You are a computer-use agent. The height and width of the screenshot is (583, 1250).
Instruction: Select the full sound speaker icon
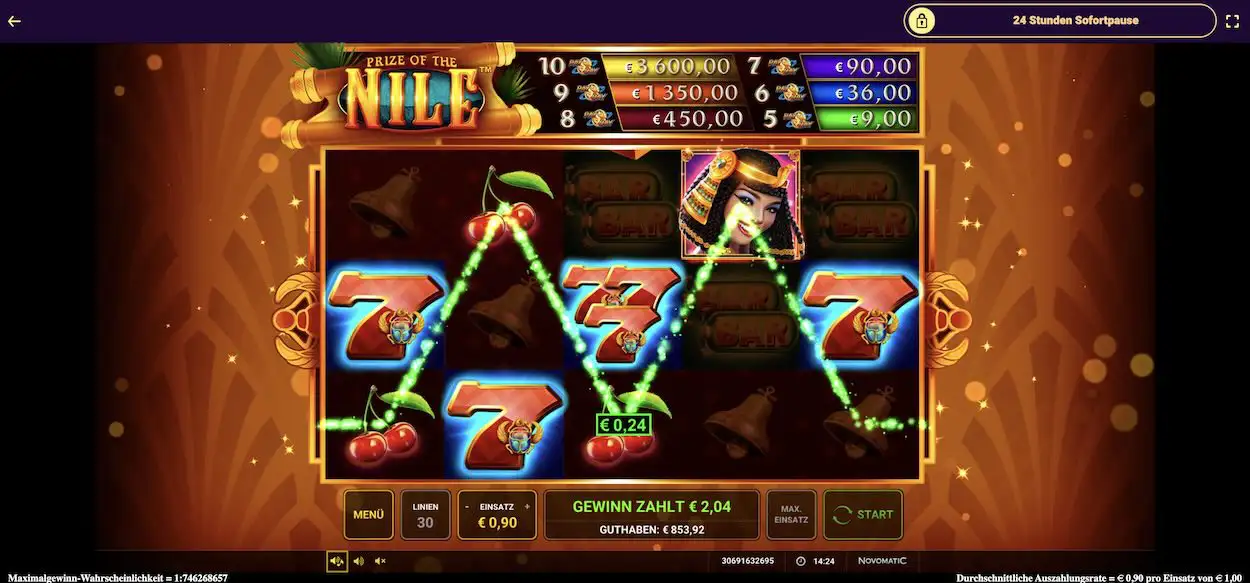(337, 561)
